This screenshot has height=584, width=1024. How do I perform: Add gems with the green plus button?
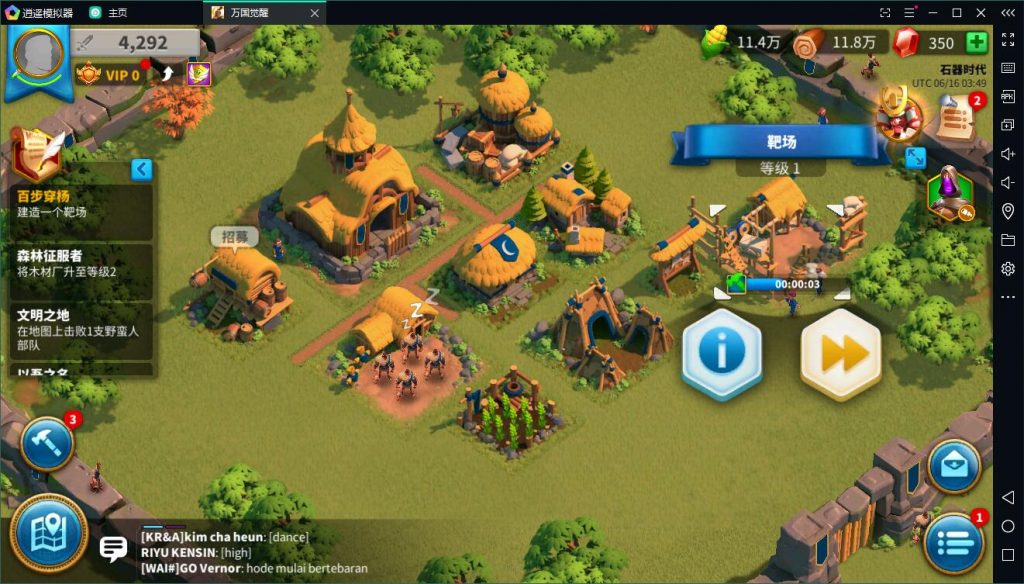(977, 43)
